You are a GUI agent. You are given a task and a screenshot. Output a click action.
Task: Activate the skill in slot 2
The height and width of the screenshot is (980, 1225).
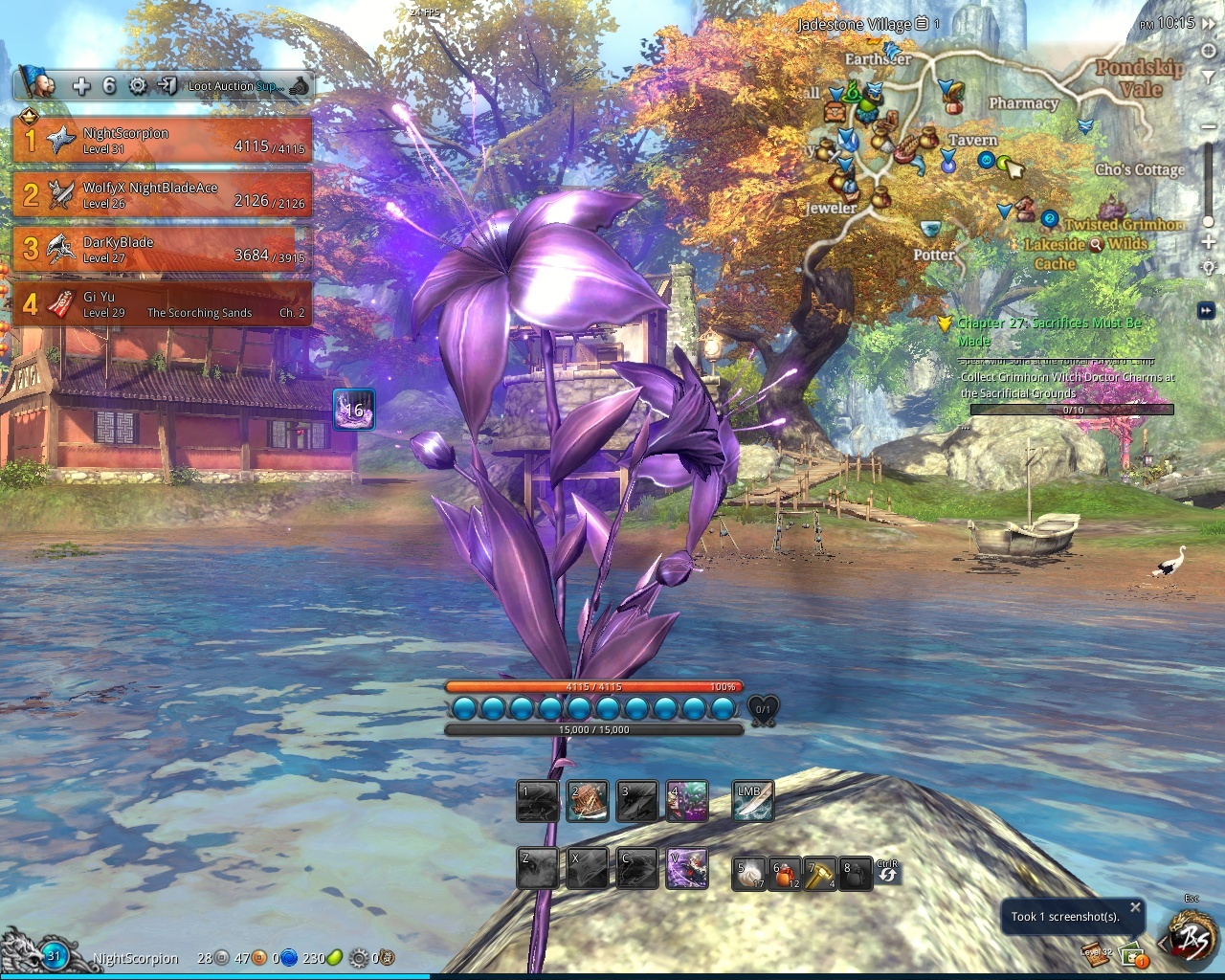point(588,802)
